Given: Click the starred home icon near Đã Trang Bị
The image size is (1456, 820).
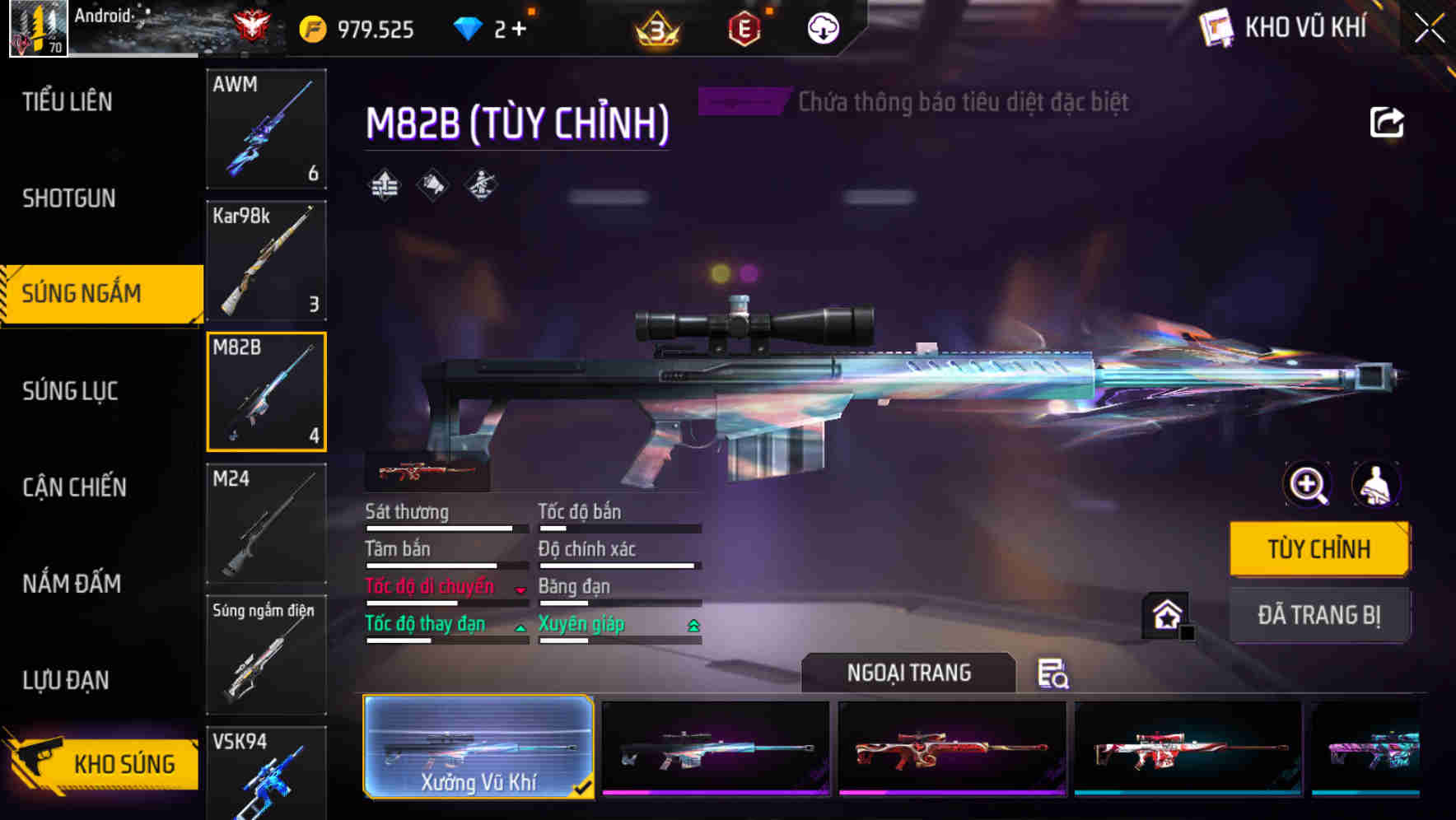Looking at the screenshot, I should point(1167,616).
